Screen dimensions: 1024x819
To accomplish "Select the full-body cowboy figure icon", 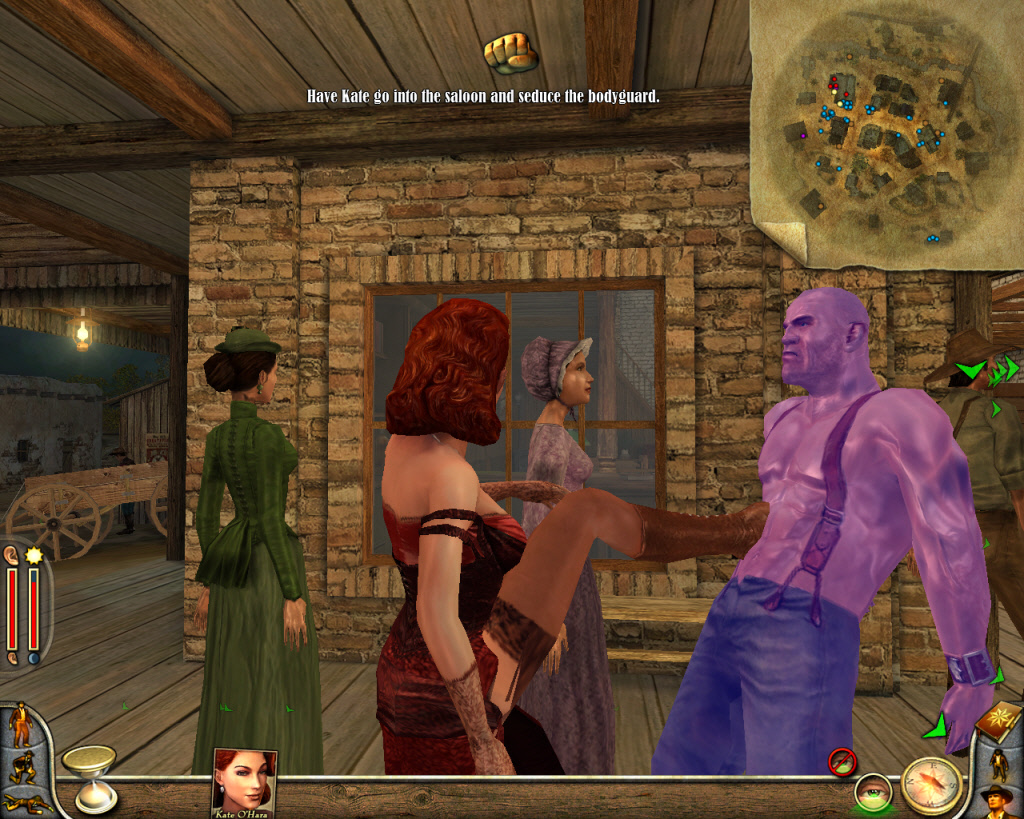I will pos(998,763).
